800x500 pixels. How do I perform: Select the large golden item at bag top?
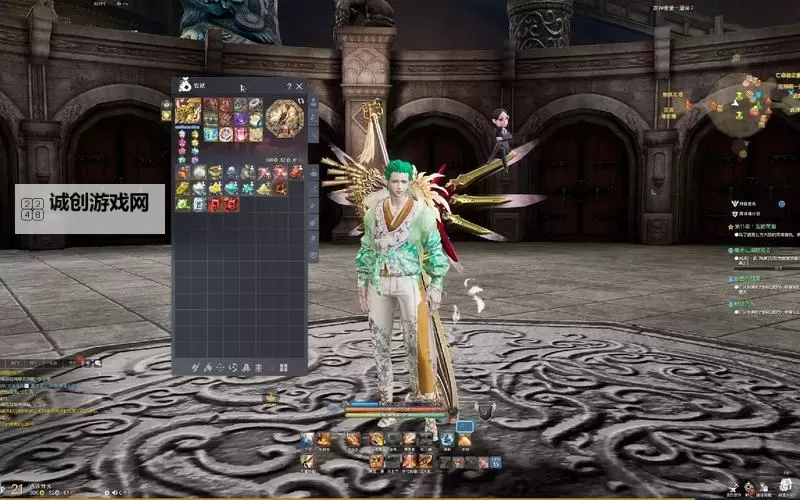[188, 110]
